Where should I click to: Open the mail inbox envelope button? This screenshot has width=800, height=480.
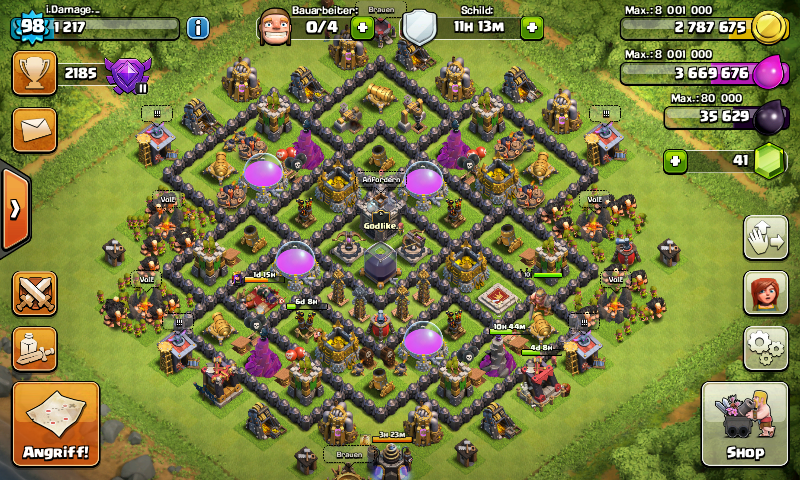point(34,129)
